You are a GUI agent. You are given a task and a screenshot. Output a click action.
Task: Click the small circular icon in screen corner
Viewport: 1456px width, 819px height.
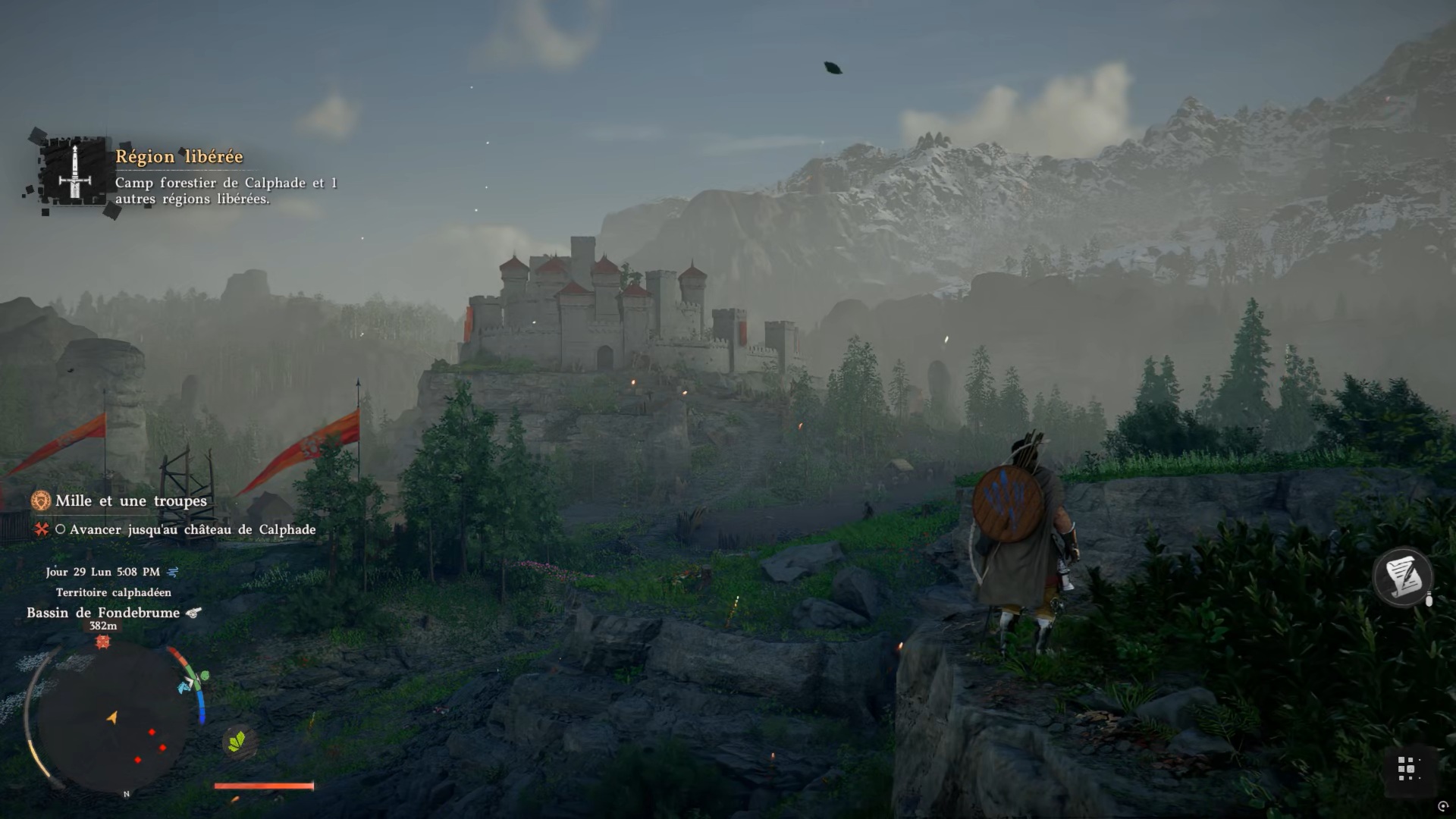point(1443,806)
